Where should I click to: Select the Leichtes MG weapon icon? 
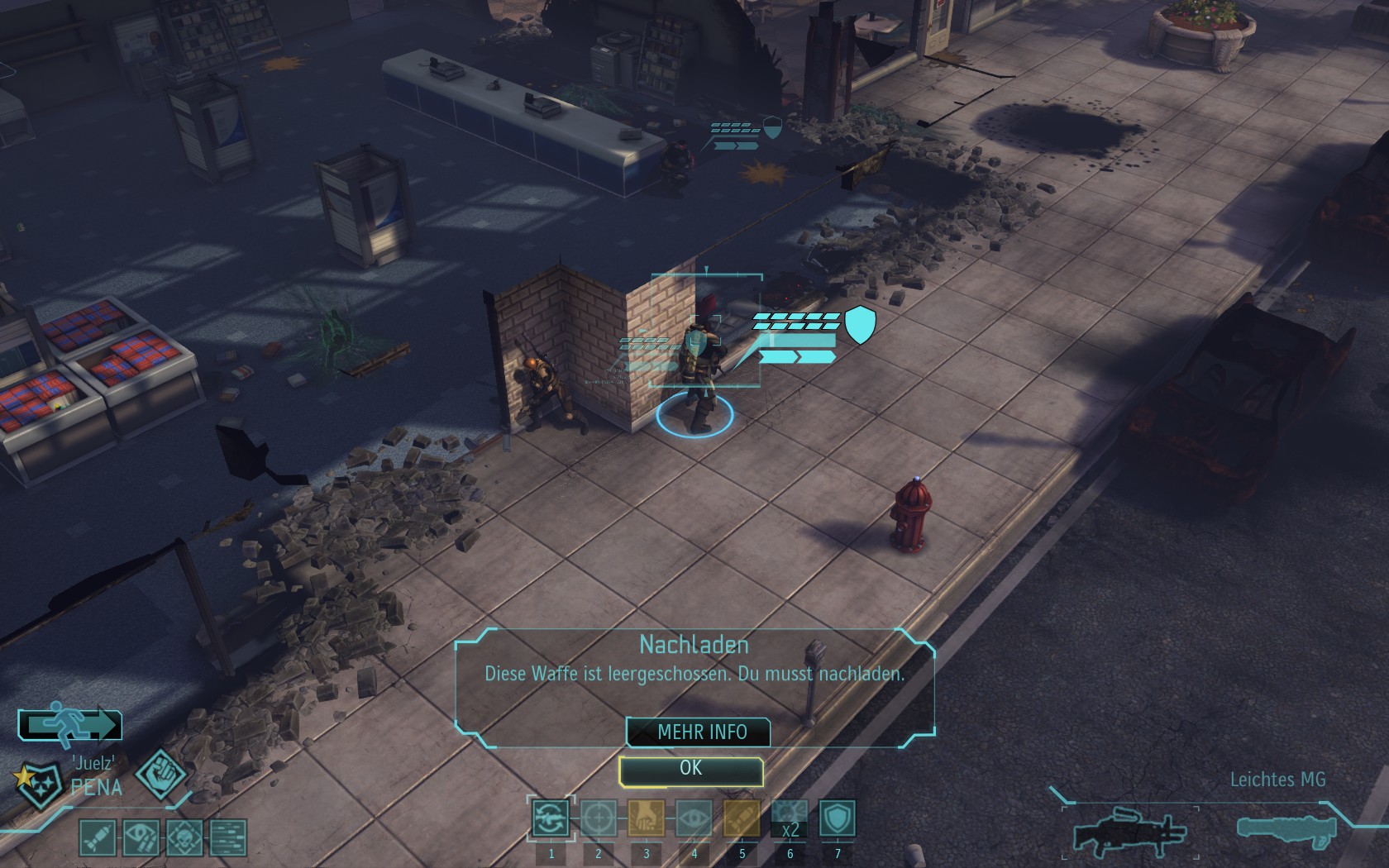pyautogui.click(x=1129, y=829)
